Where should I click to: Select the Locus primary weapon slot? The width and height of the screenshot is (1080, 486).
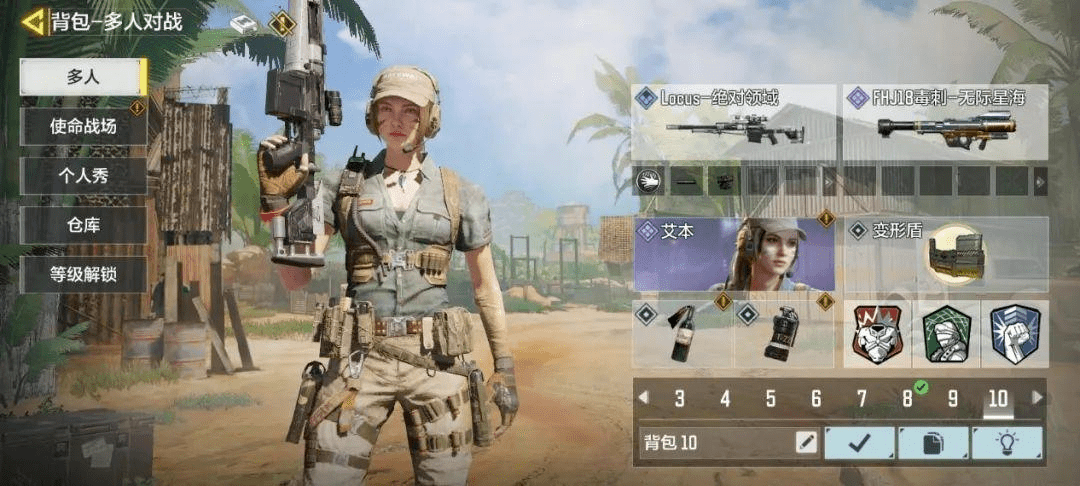pyautogui.click(x=735, y=122)
